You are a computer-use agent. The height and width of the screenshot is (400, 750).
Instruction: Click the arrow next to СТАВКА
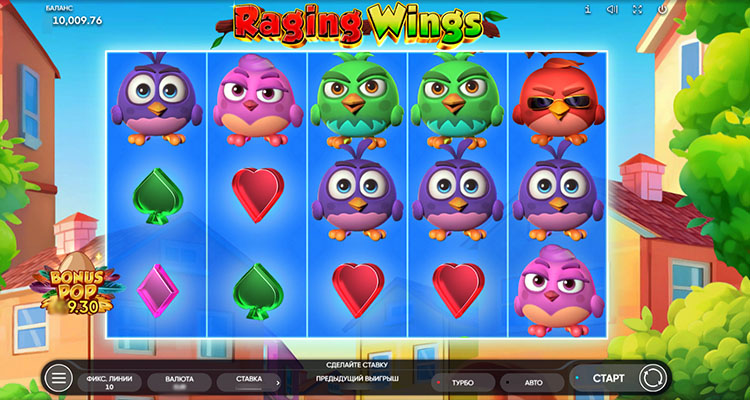coord(277,381)
